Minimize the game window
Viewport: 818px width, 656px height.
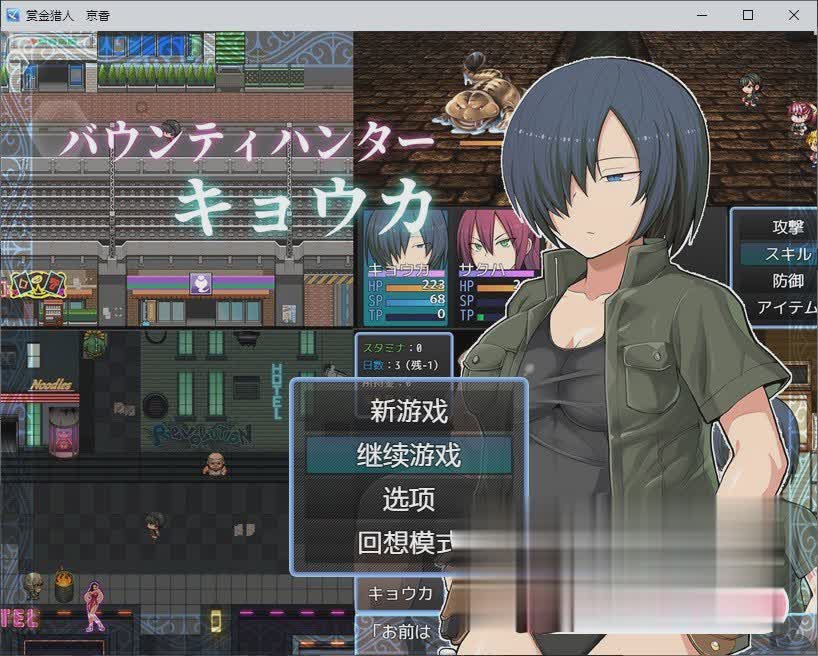pos(702,15)
